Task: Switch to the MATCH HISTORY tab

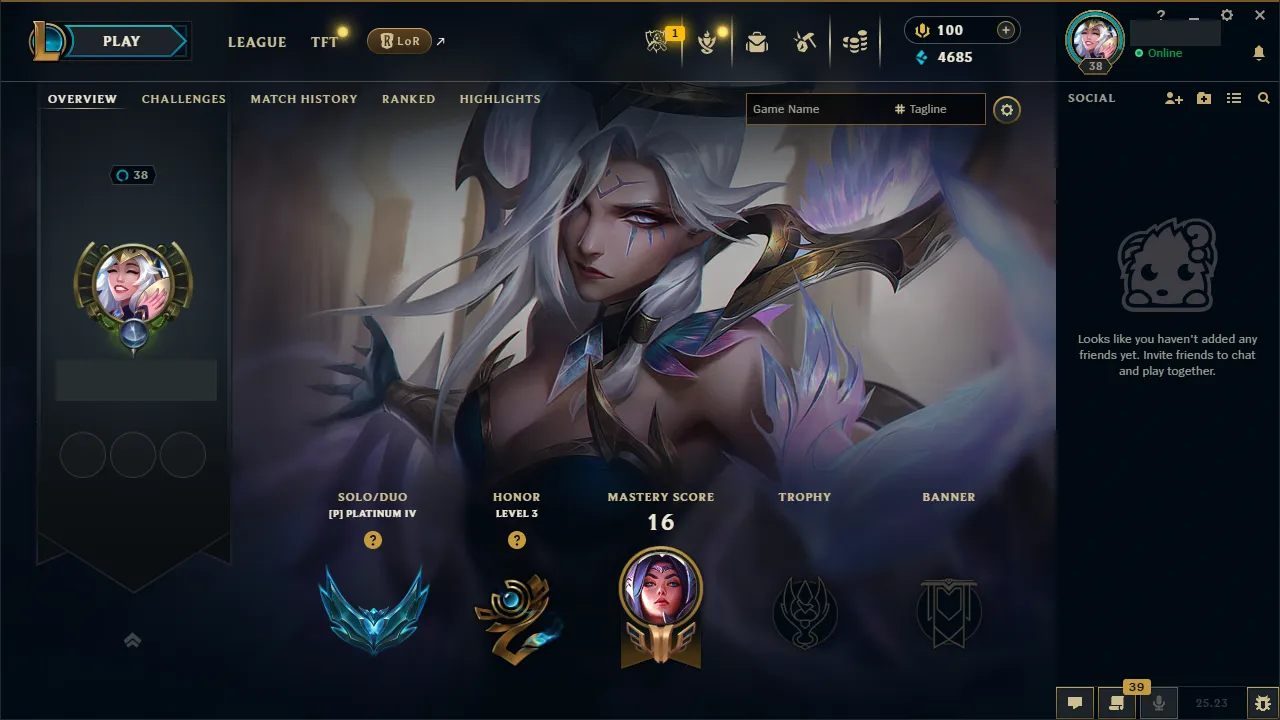Action: 304,98
